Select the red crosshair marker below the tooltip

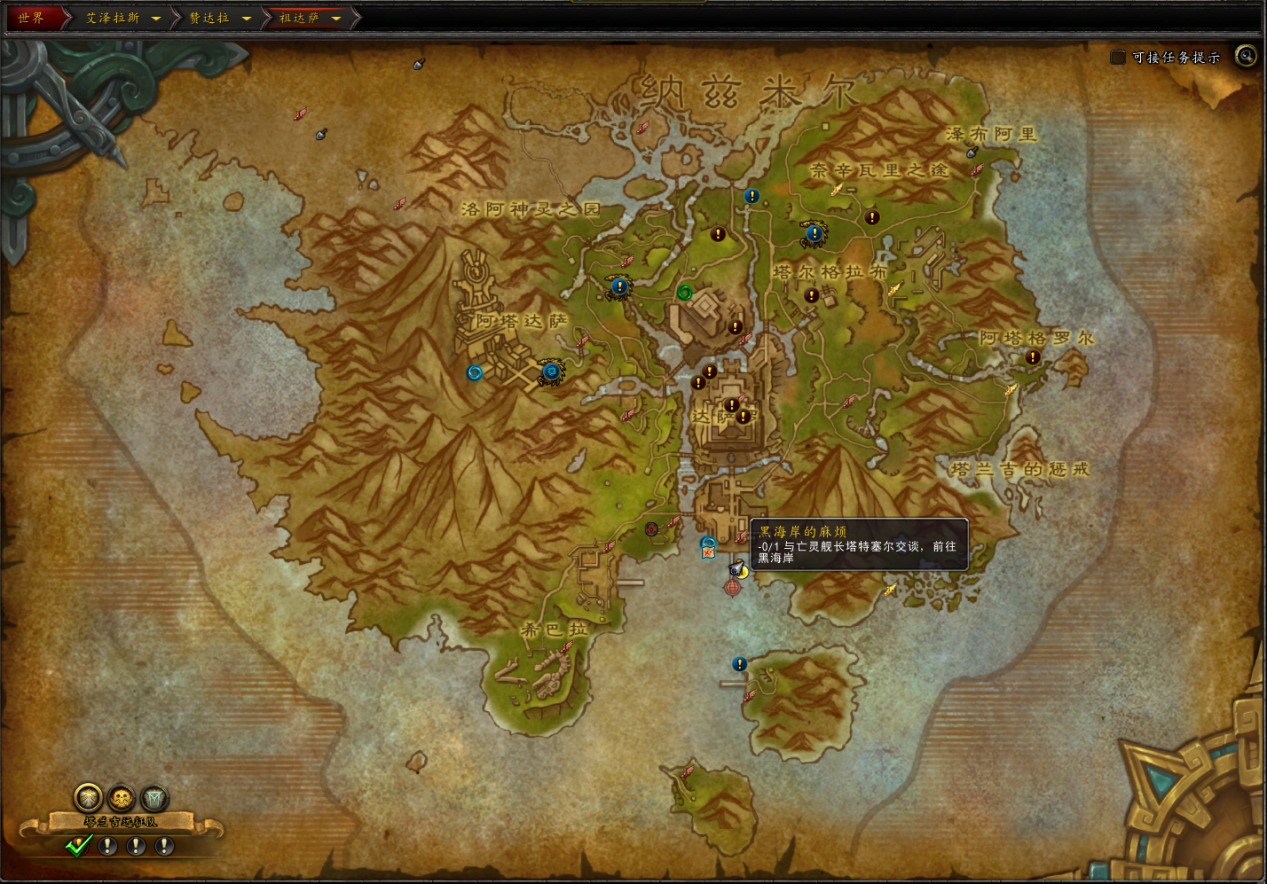point(734,588)
